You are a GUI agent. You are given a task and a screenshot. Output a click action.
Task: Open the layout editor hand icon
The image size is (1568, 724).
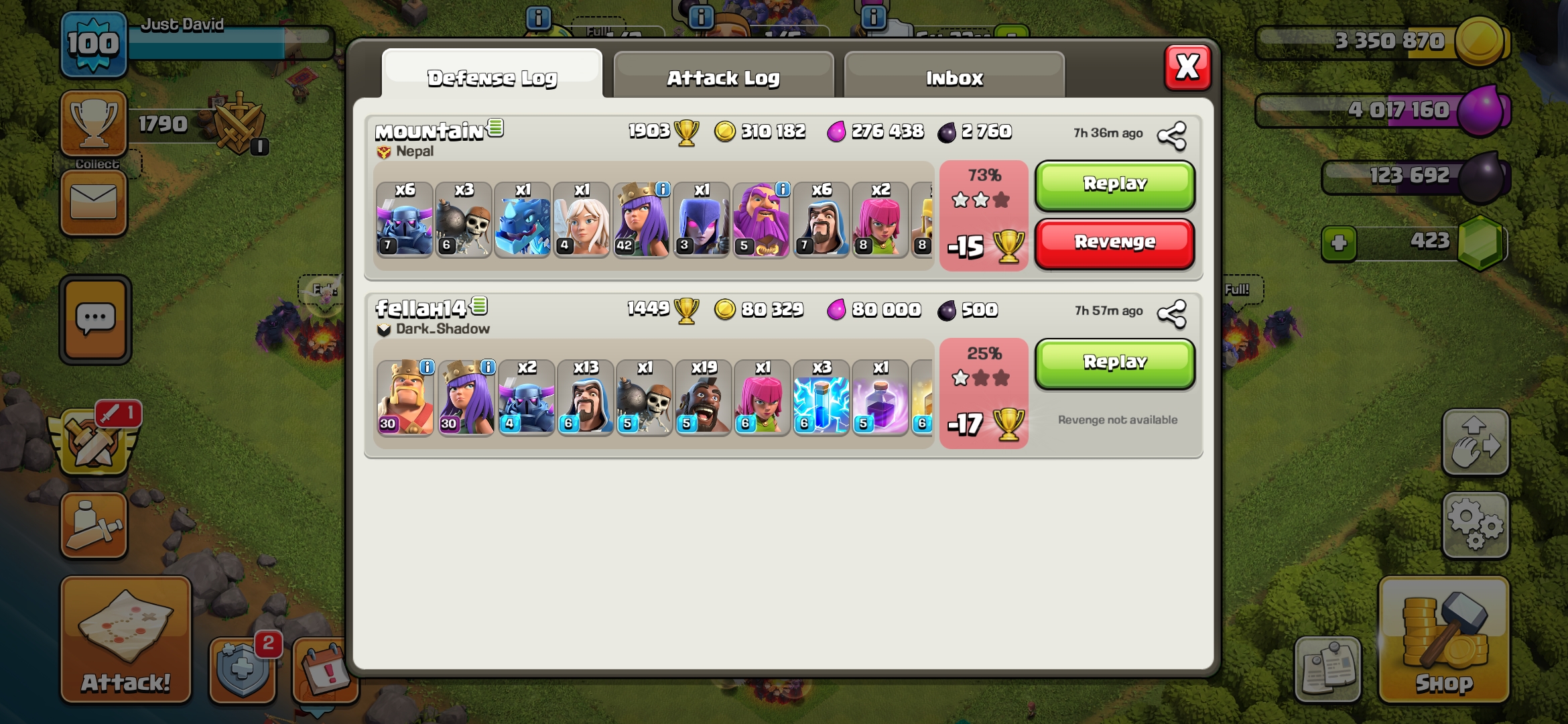[1475, 442]
